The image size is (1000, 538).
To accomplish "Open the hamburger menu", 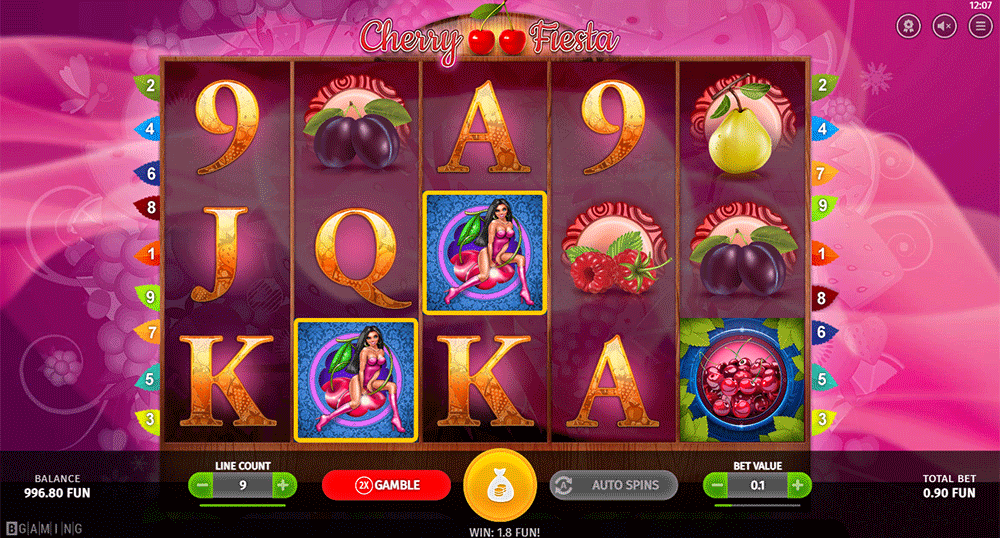I will click(979, 27).
